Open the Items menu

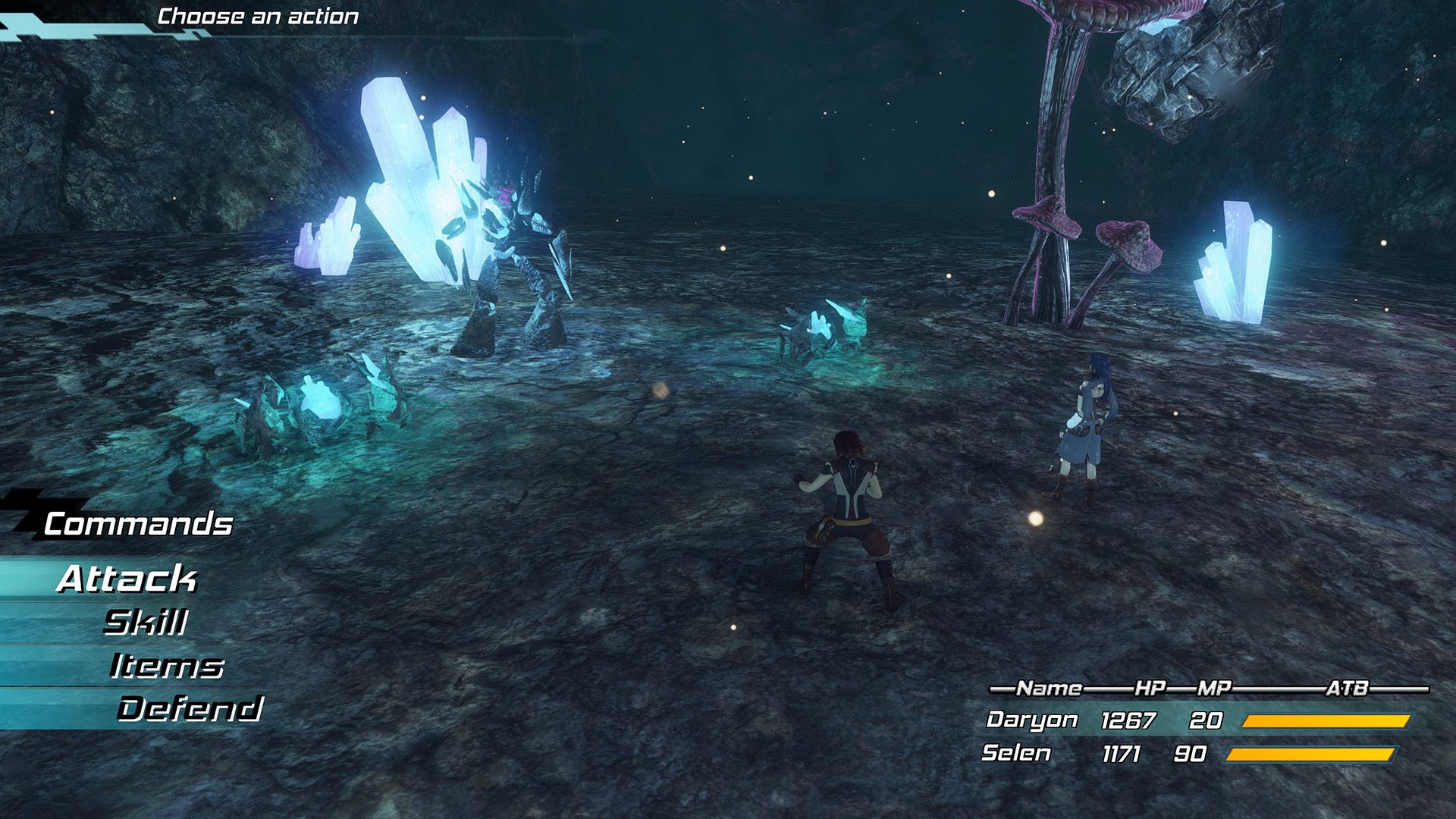pyautogui.click(x=167, y=667)
